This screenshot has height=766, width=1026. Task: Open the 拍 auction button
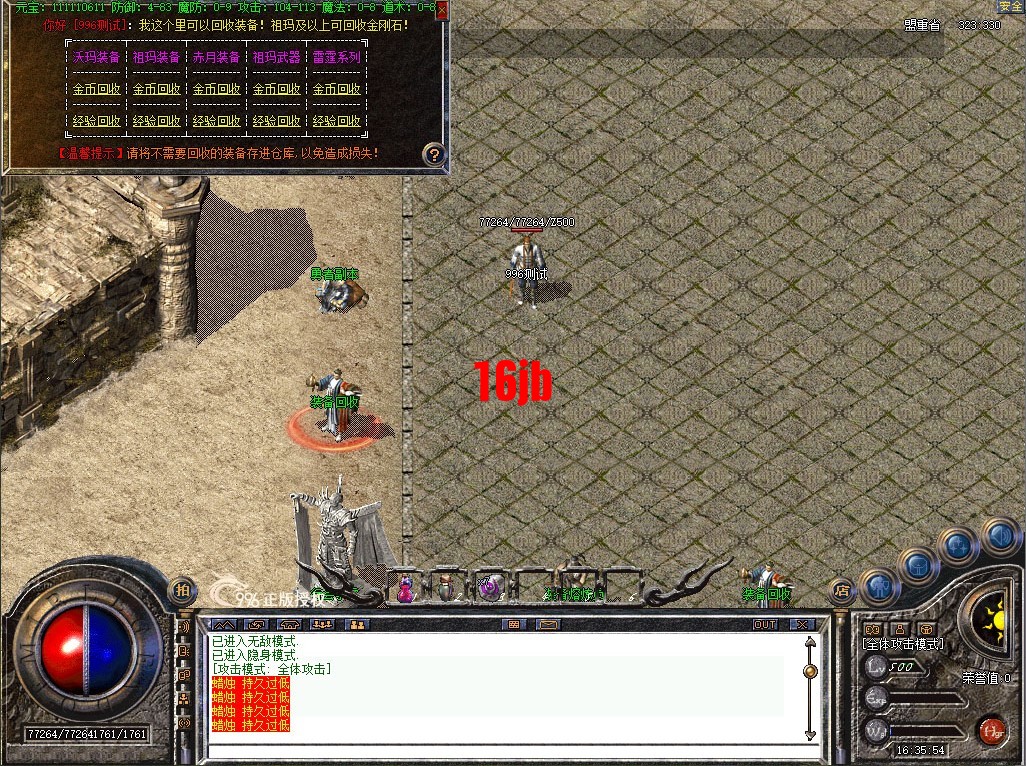(183, 590)
